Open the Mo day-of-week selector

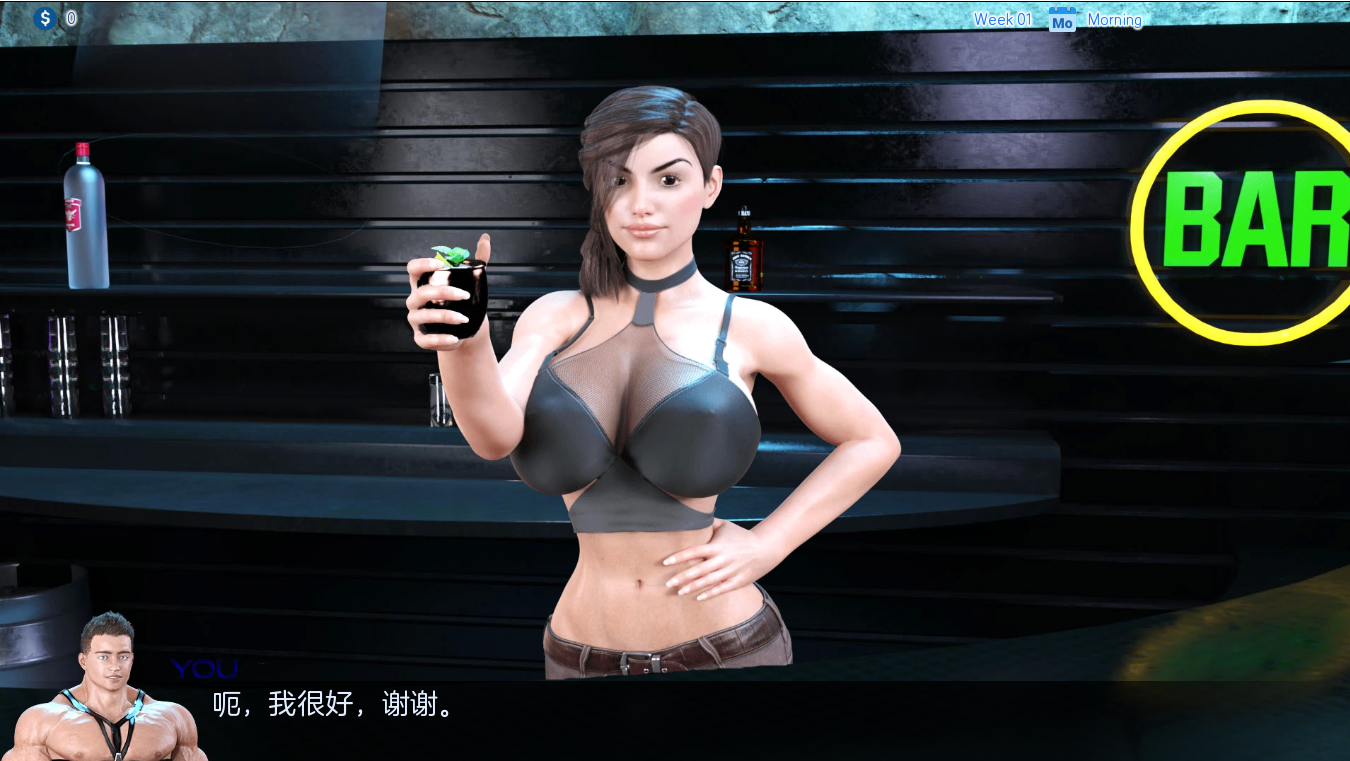click(x=1062, y=19)
